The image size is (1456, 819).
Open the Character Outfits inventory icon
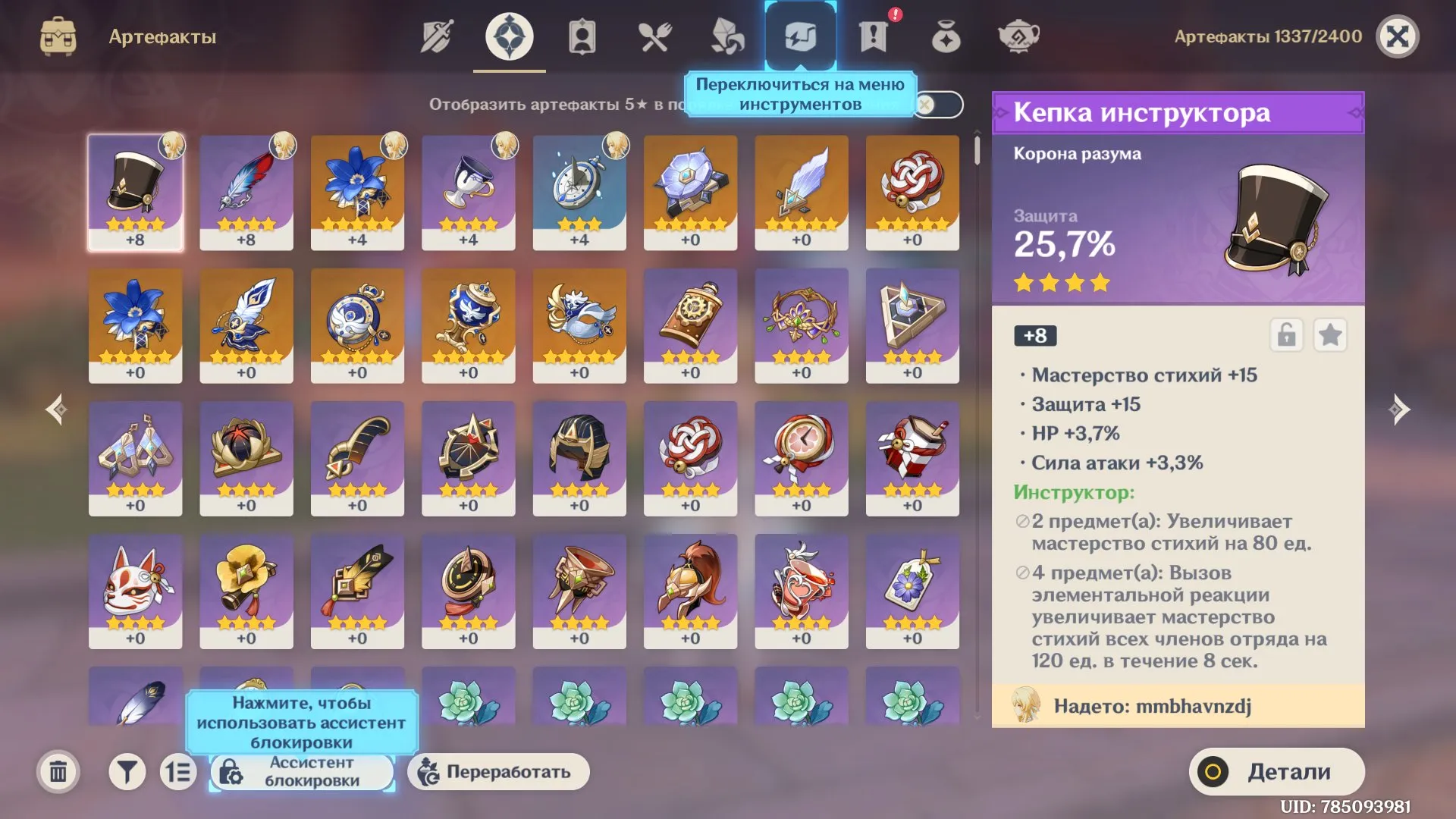(582, 35)
